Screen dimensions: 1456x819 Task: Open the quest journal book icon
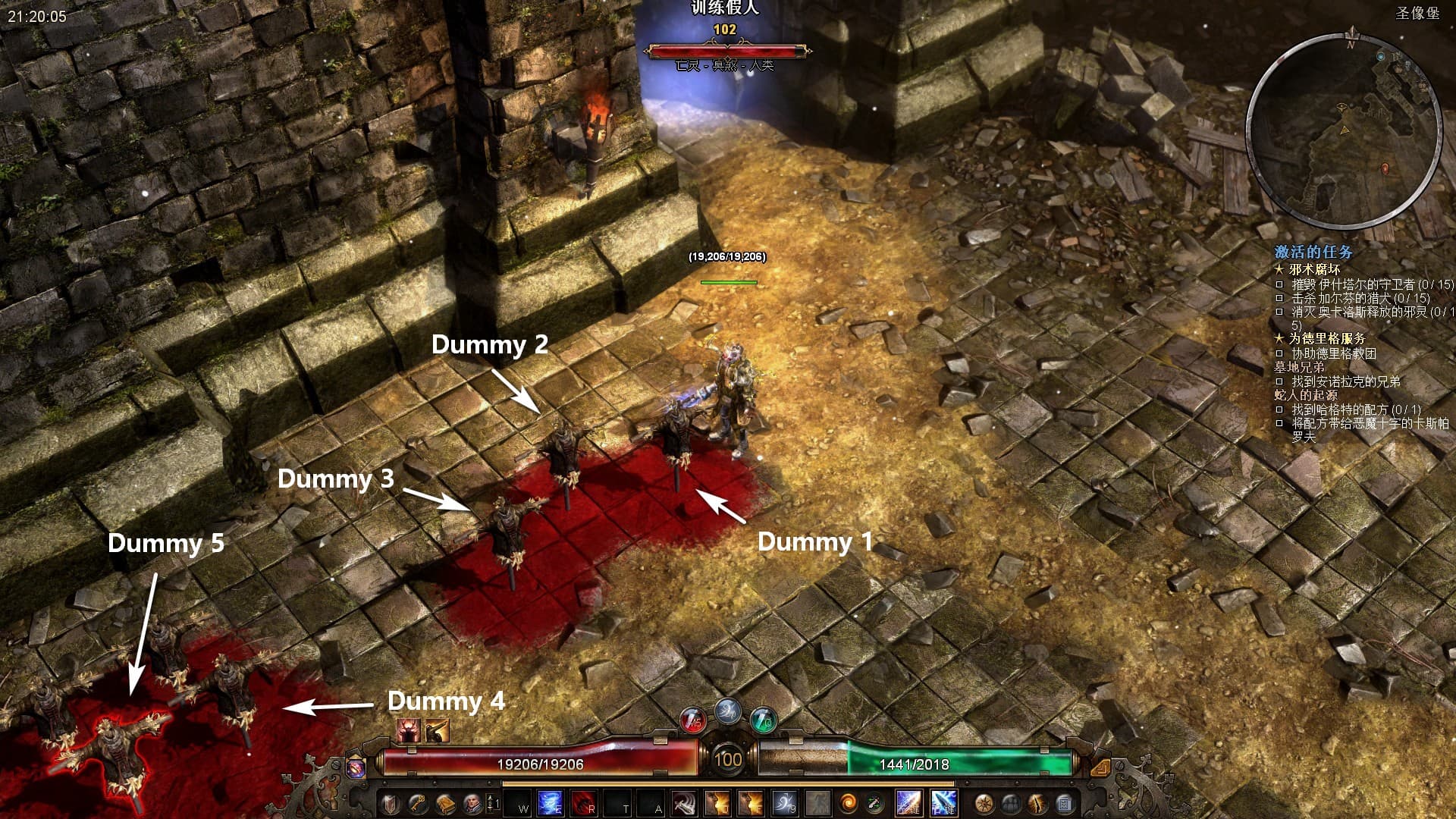(445, 803)
